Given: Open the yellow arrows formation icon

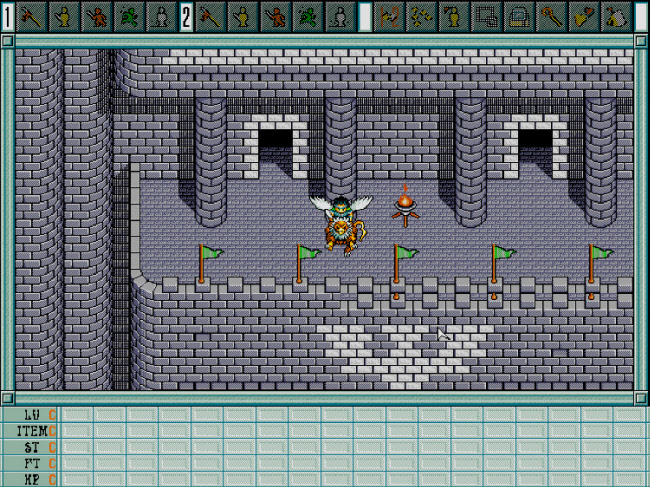Looking at the screenshot, I should click(422, 15).
